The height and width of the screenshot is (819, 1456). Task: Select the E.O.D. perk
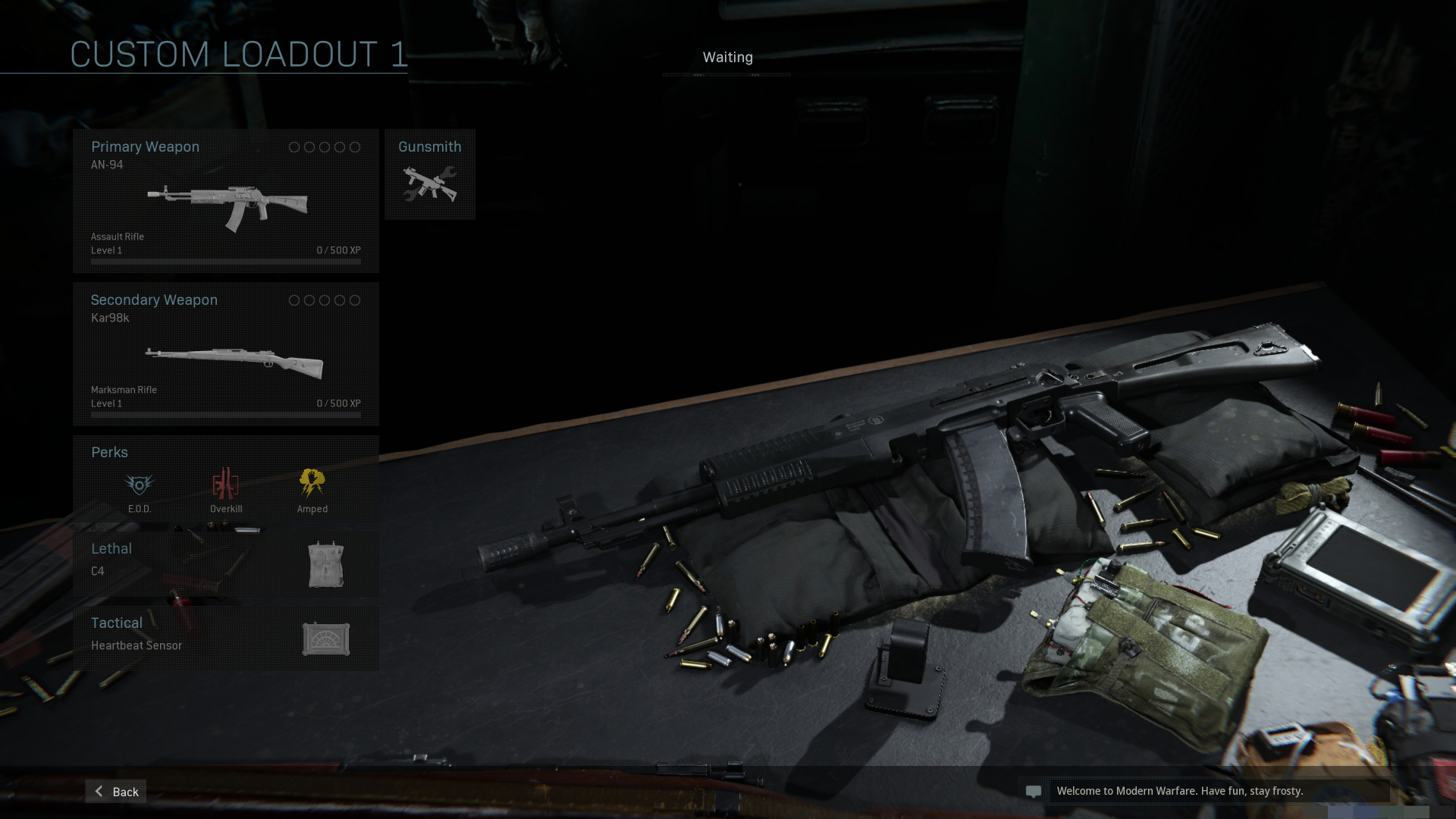(140, 489)
